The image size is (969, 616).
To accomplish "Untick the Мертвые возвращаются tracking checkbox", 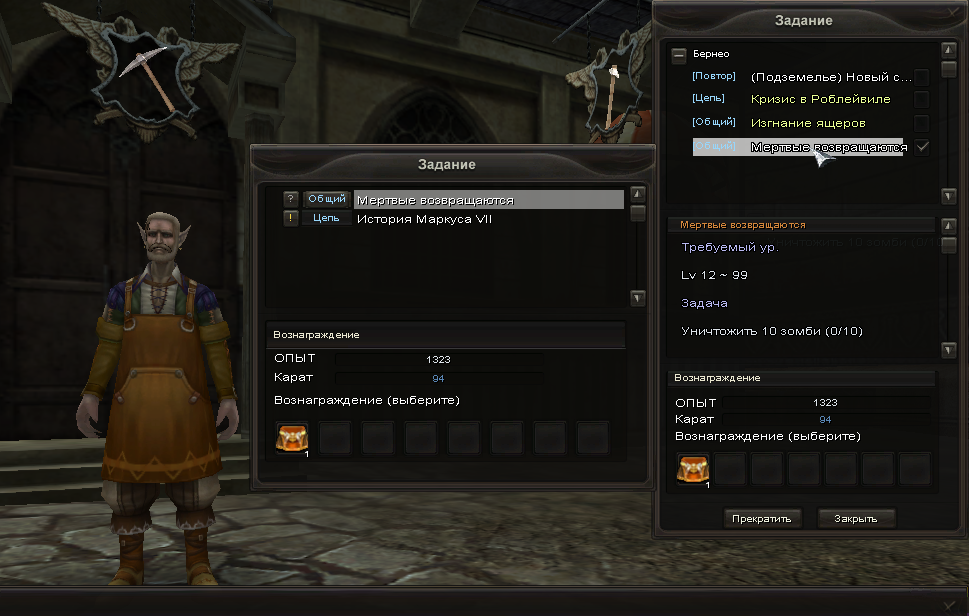I will [x=922, y=147].
